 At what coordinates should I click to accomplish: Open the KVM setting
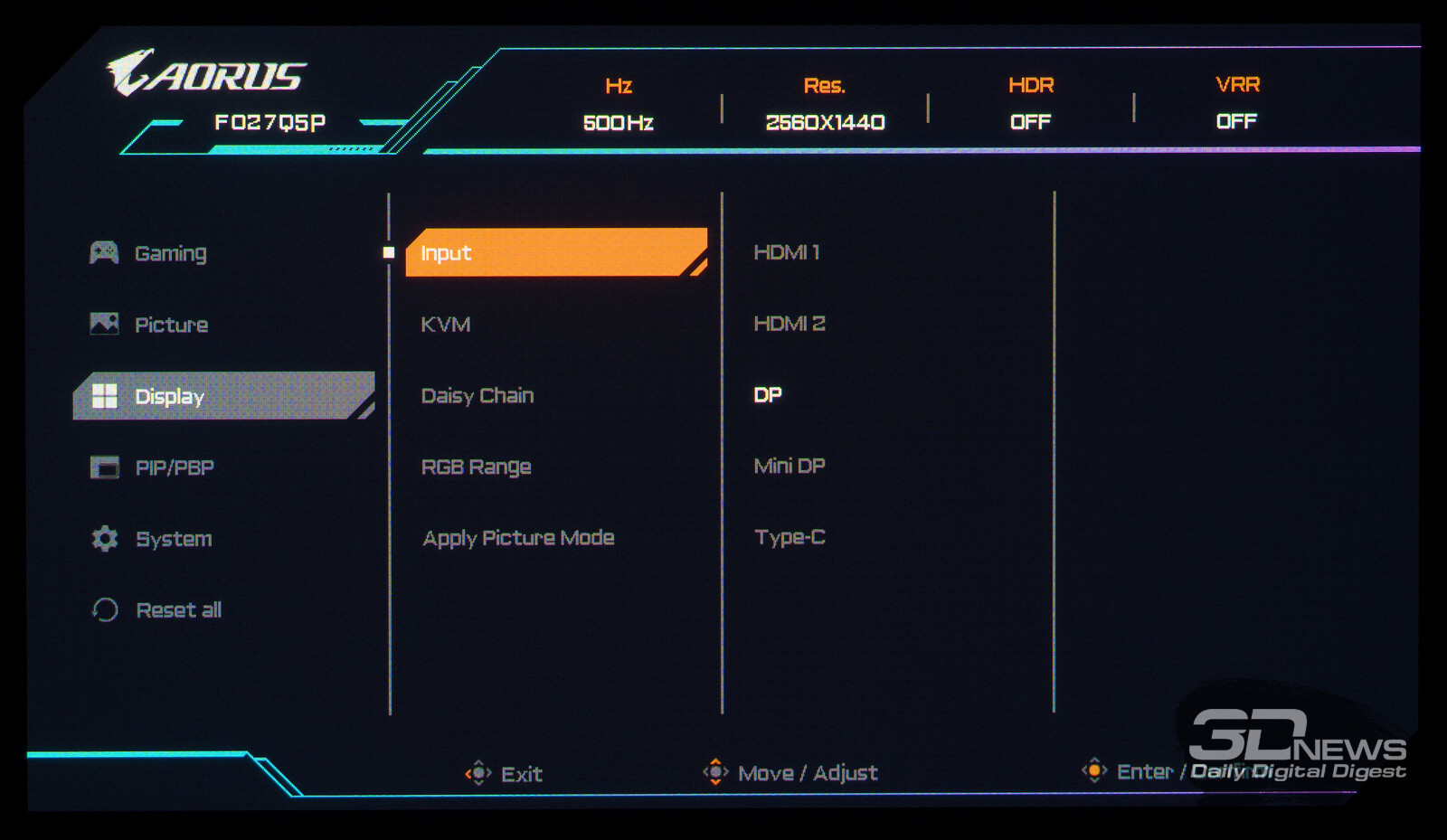pyautogui.click(x=446, y=325)
